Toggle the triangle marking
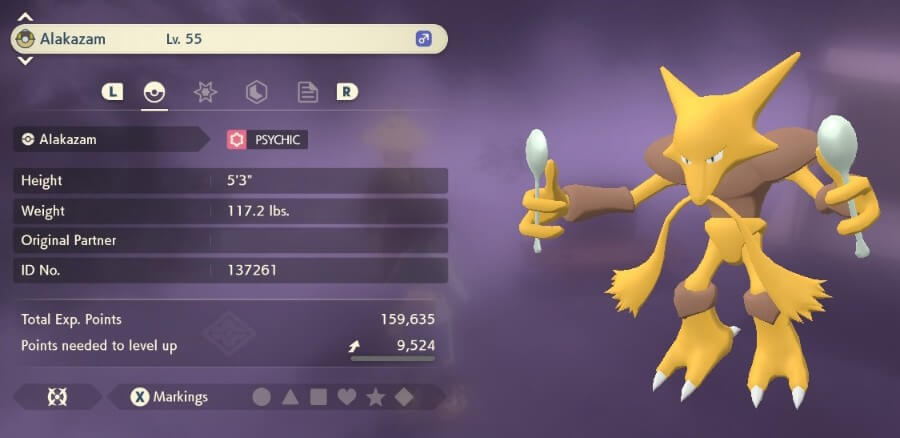 (290, 397)
